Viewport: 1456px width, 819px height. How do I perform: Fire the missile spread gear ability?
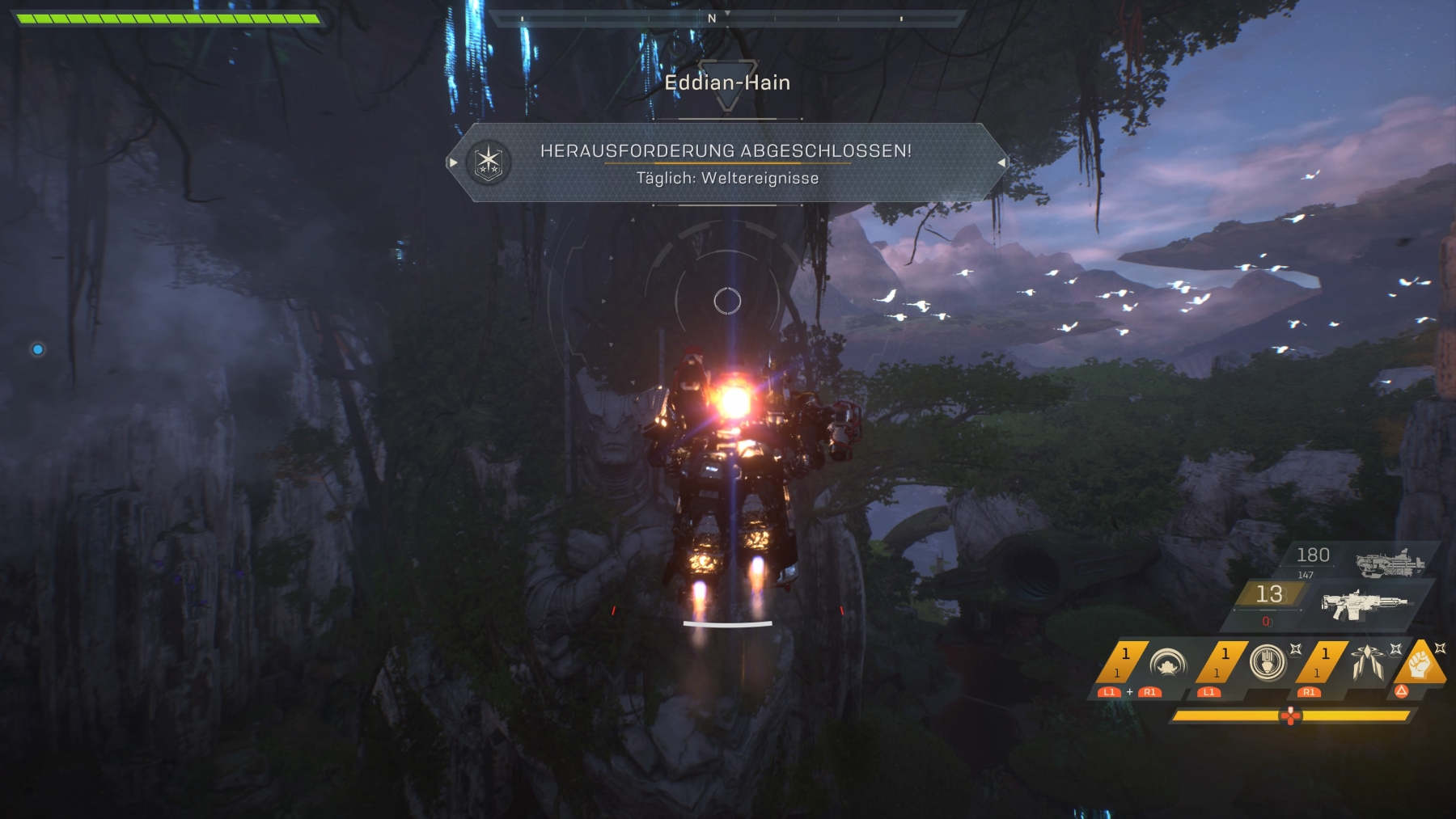tap(1367, 663)
